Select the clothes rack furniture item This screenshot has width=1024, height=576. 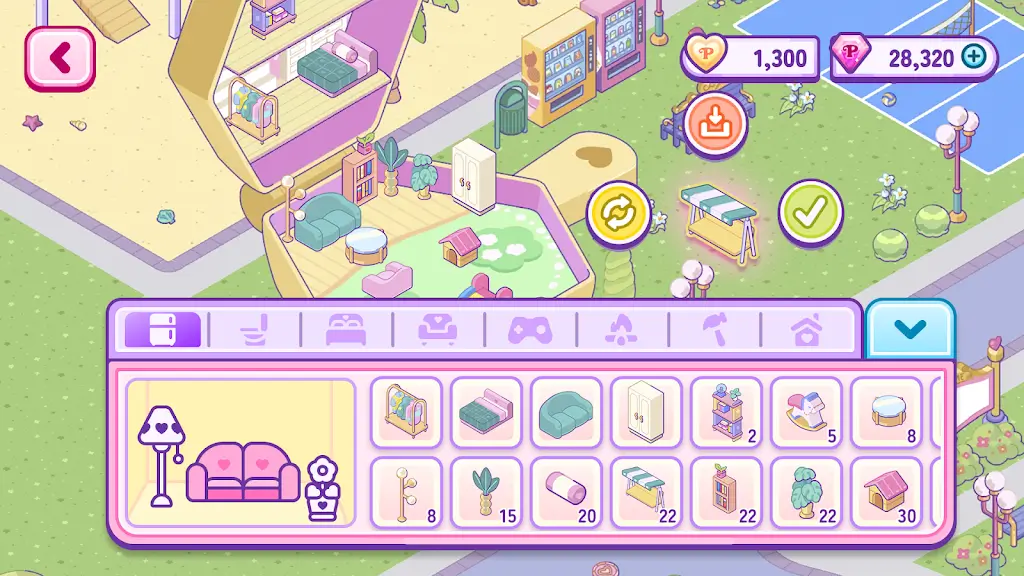click(406, 411)
